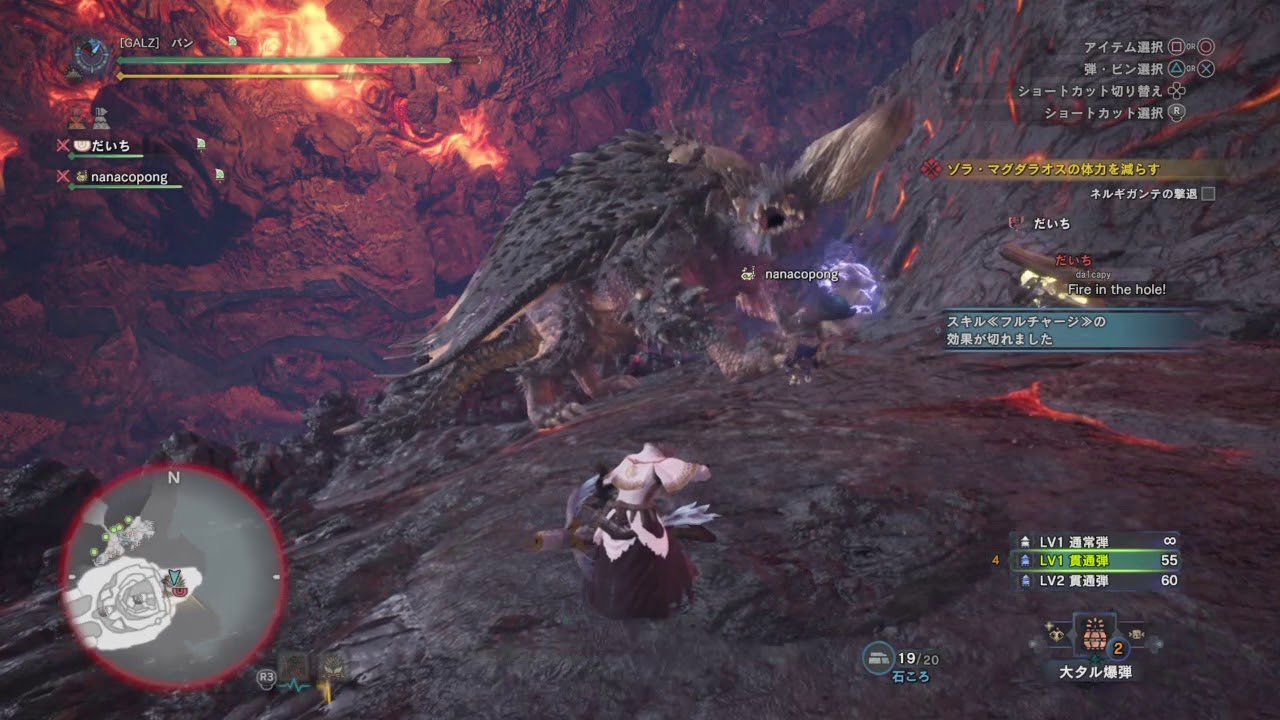
Task: Click the hunter name バン at top
Action: coord(182,43)
